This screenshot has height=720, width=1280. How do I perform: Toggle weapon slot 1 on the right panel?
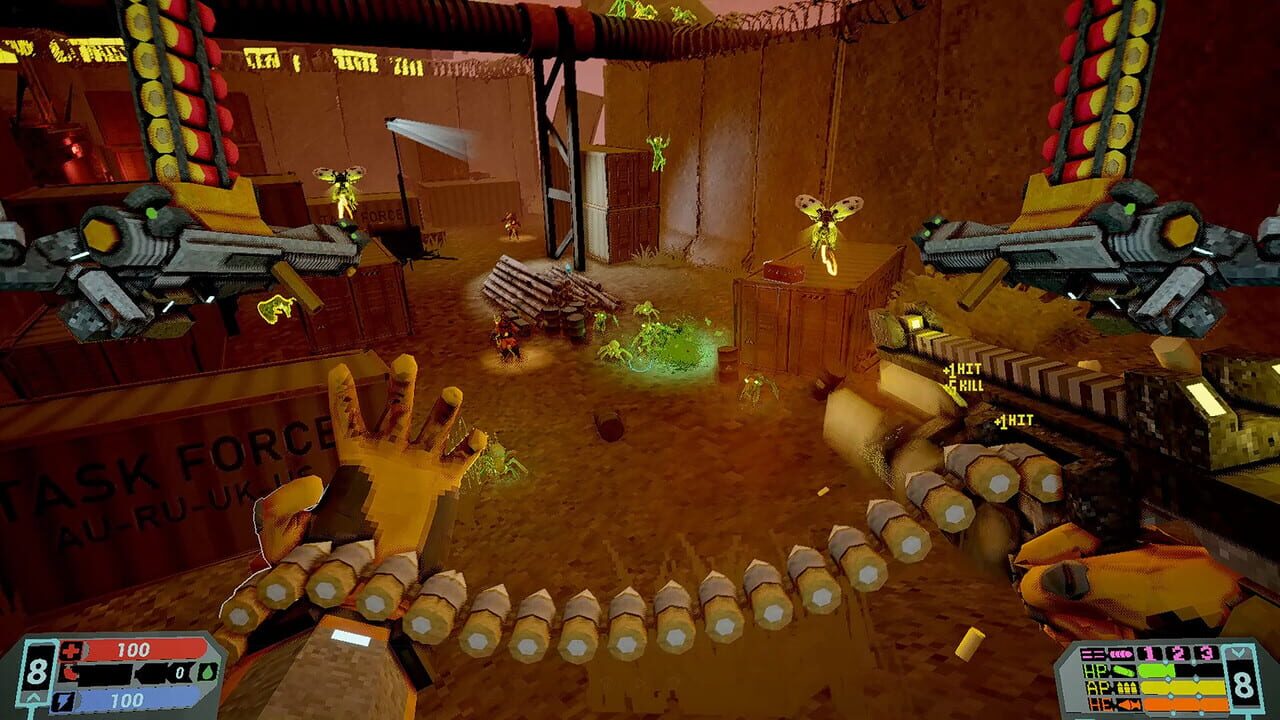click(x=1149, y=654)
